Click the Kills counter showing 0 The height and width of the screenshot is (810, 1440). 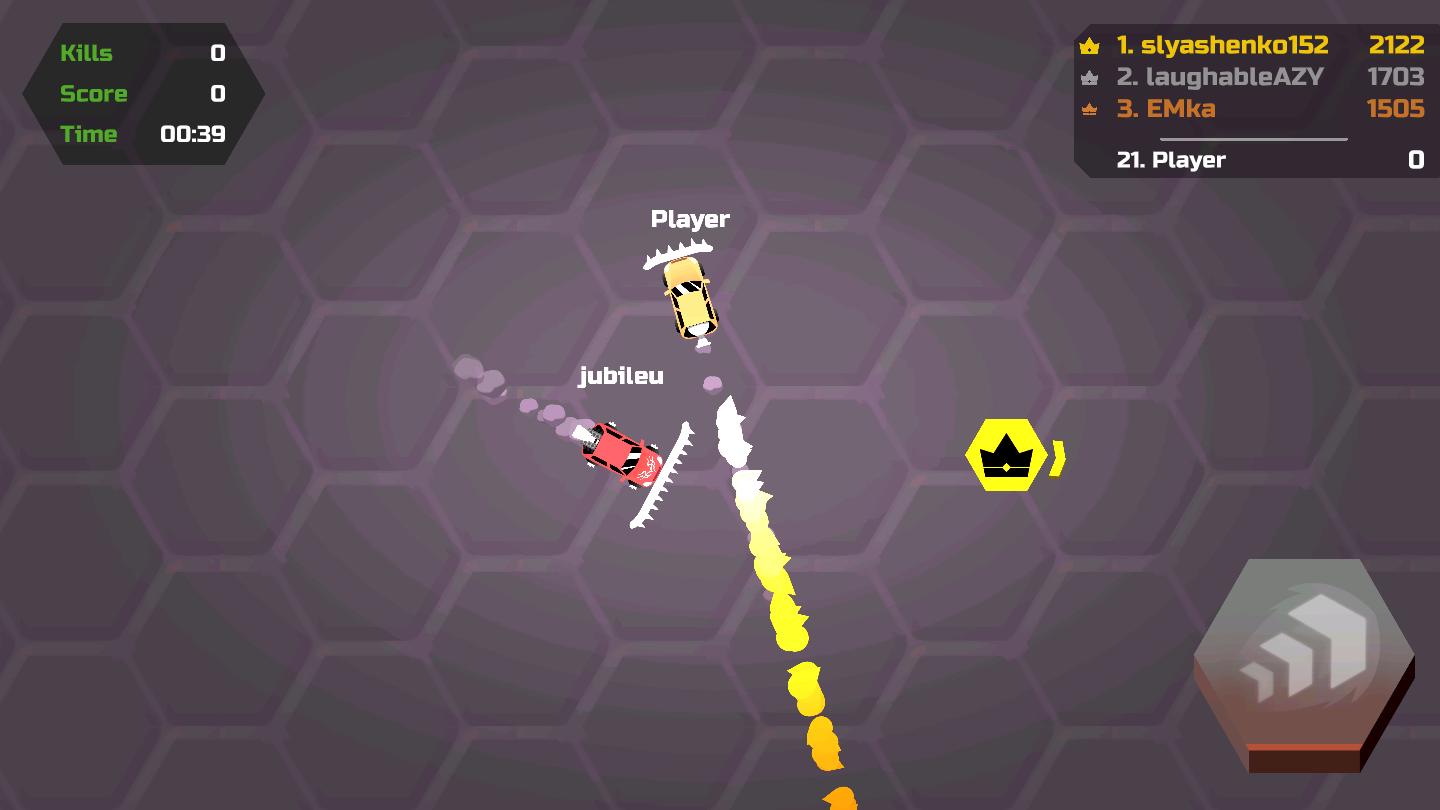pyautogui.click(x=218, y=53)
